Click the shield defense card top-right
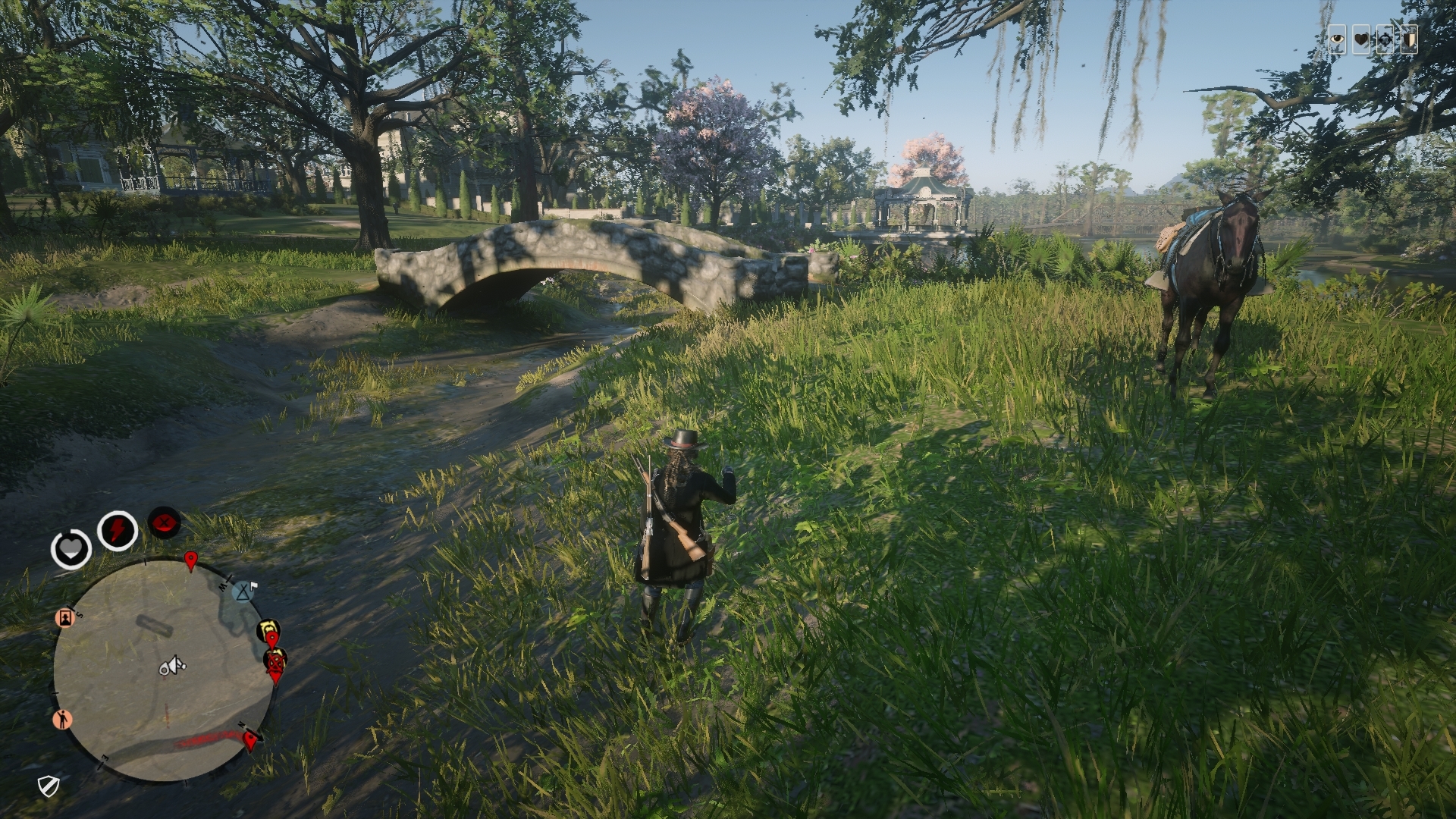This screenshot has width=1456, height=819. (1410, 39)
